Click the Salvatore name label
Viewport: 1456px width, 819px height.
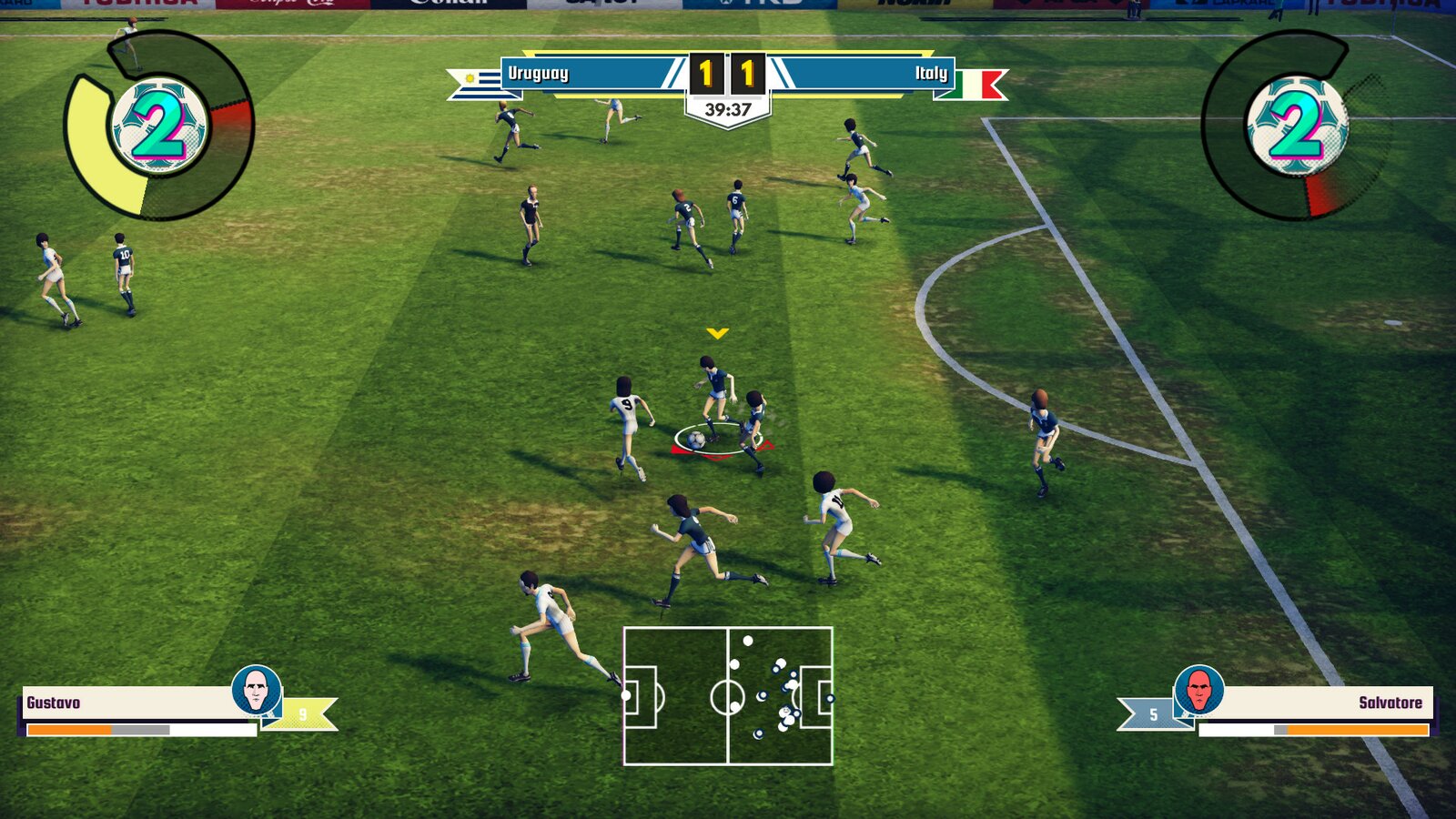click(1392, 703)
